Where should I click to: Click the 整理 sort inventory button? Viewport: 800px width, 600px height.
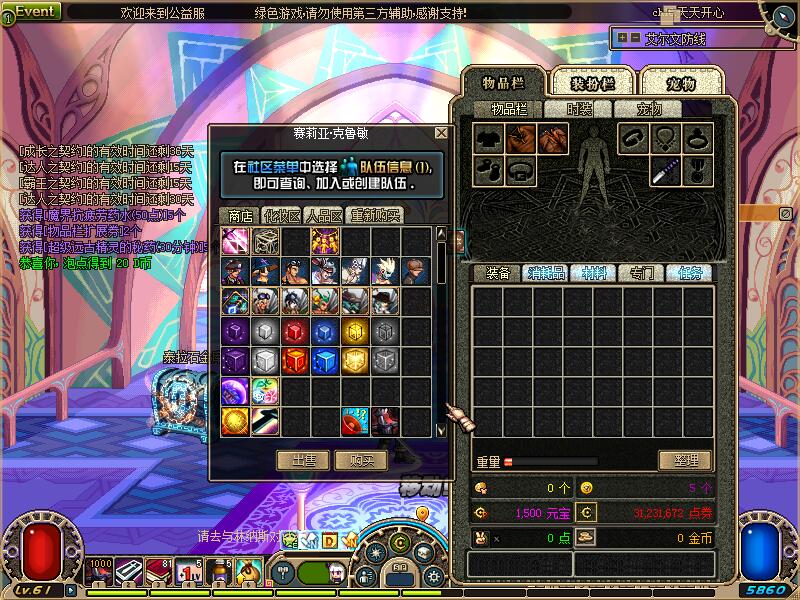685,461
